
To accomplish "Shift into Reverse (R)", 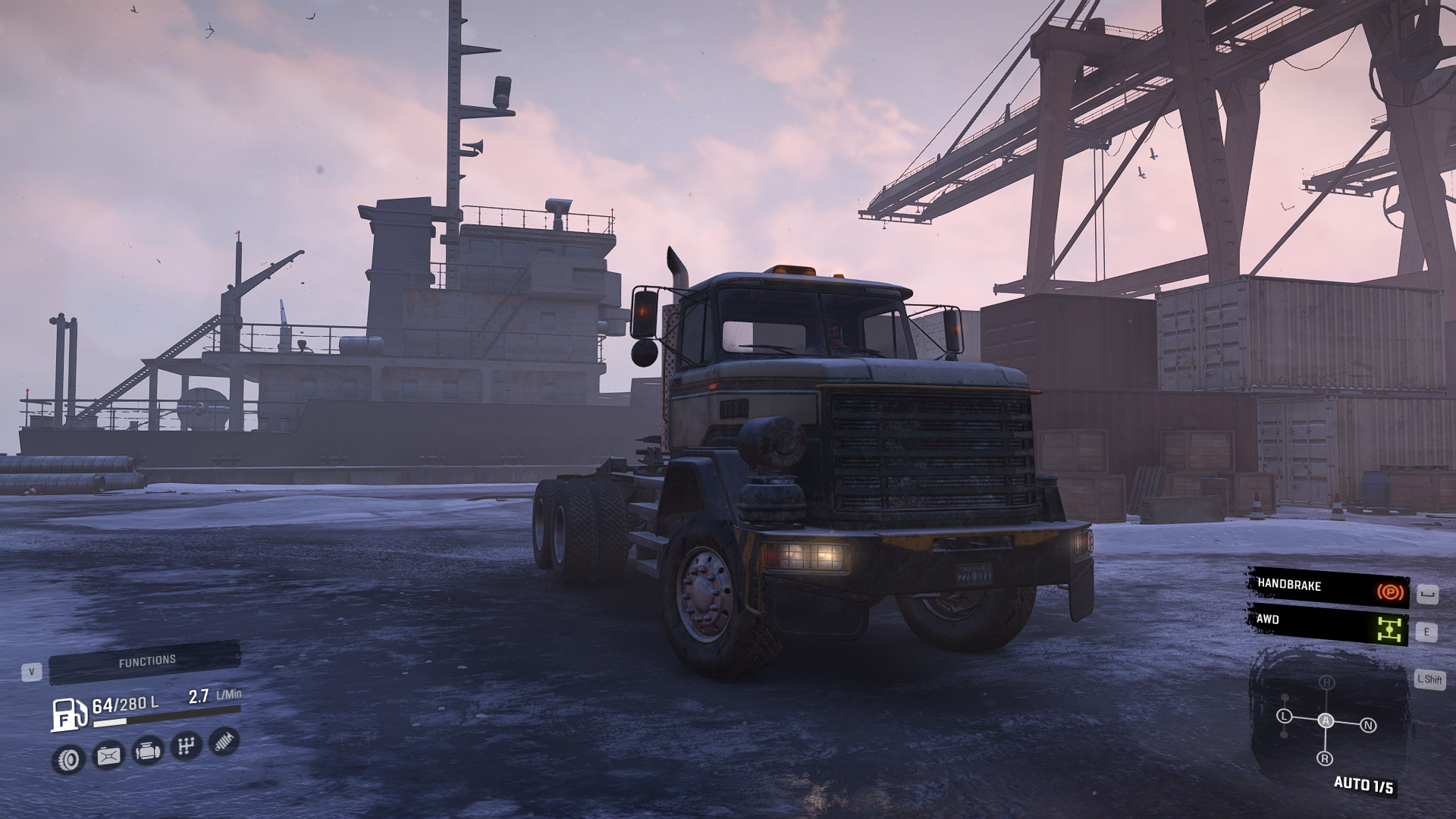I will [1325, 758].
